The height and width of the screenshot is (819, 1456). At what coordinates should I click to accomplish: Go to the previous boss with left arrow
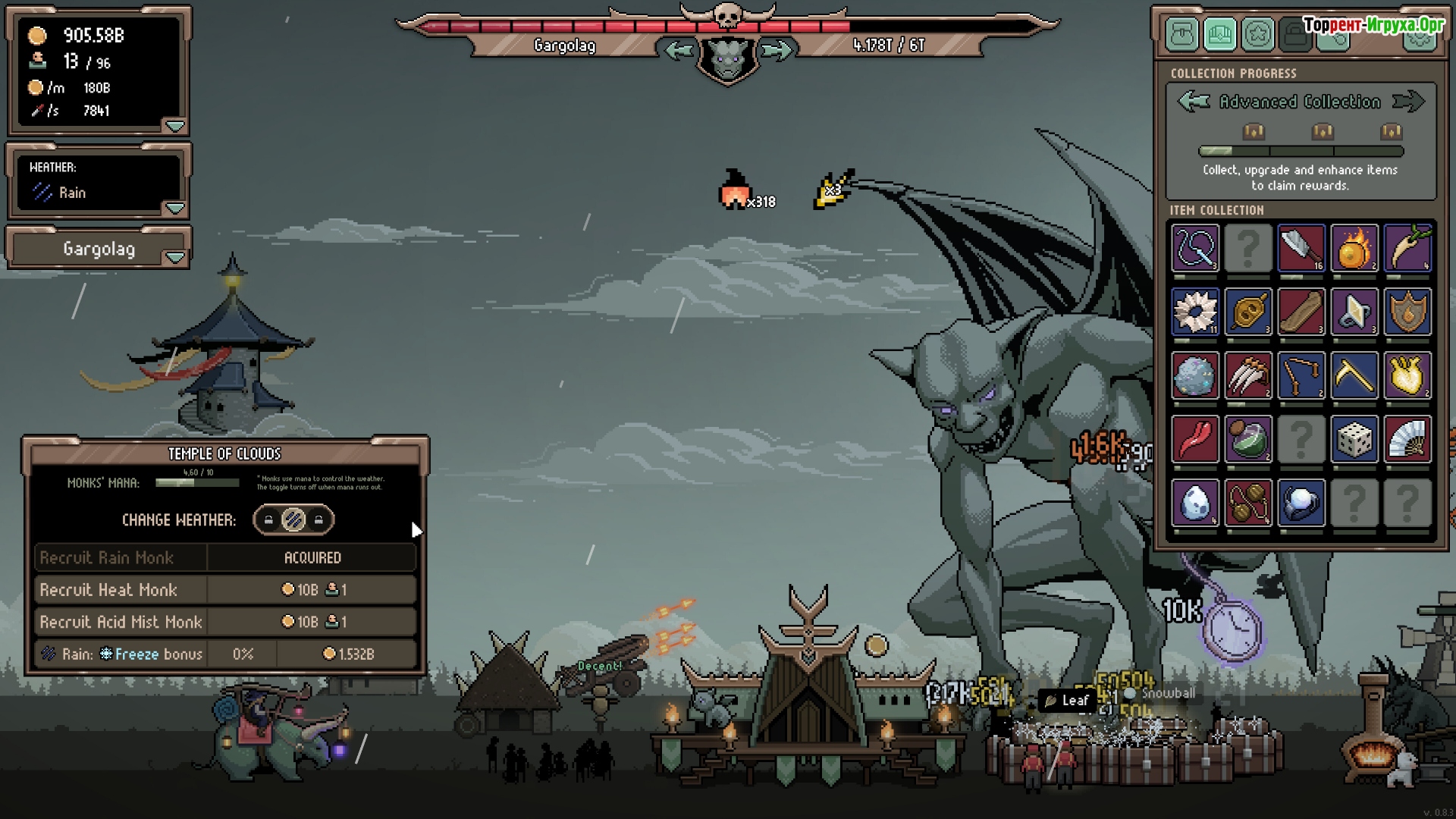click(x=678, y=51)
